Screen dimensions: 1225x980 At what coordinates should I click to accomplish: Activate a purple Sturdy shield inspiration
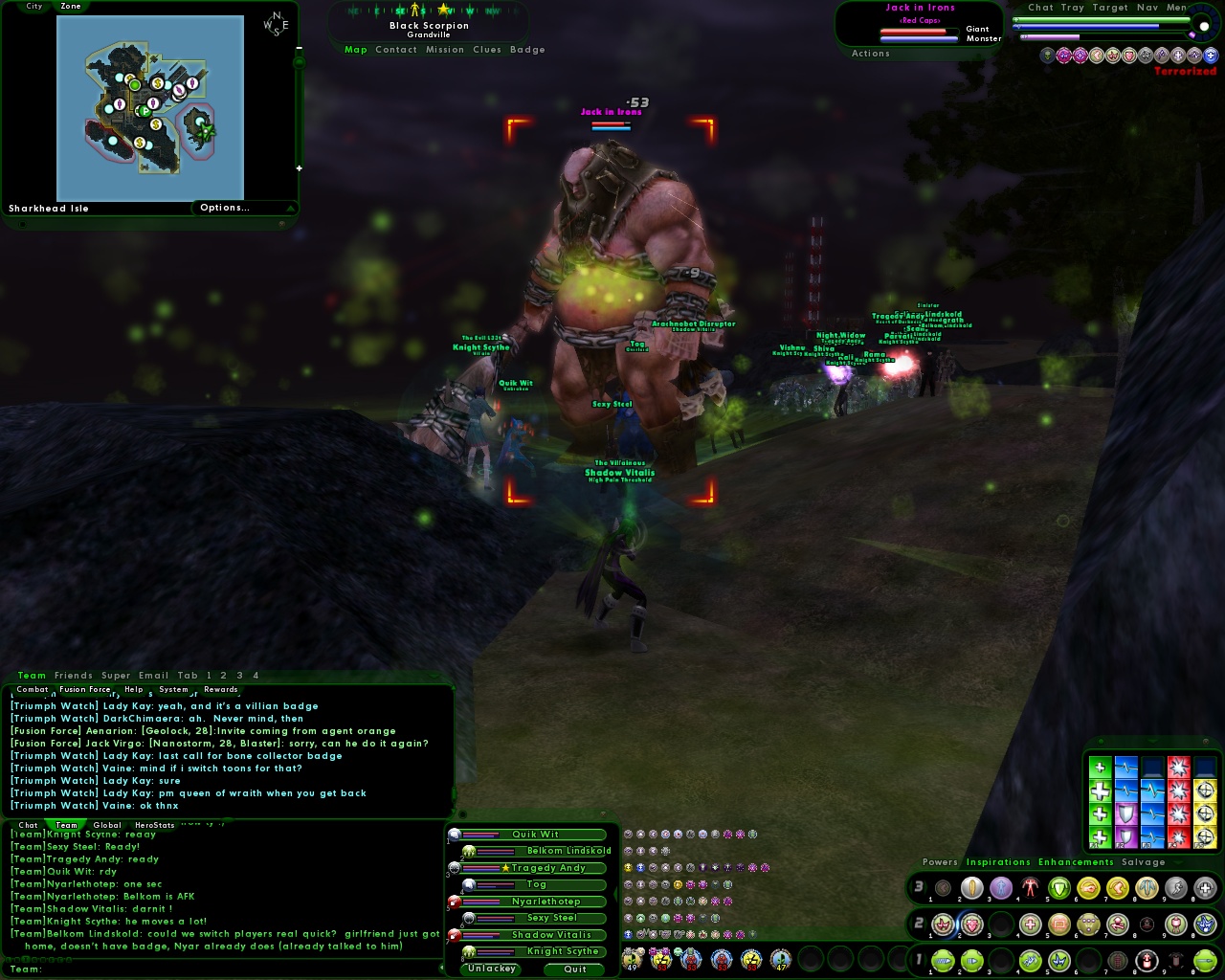point(1126,812)
